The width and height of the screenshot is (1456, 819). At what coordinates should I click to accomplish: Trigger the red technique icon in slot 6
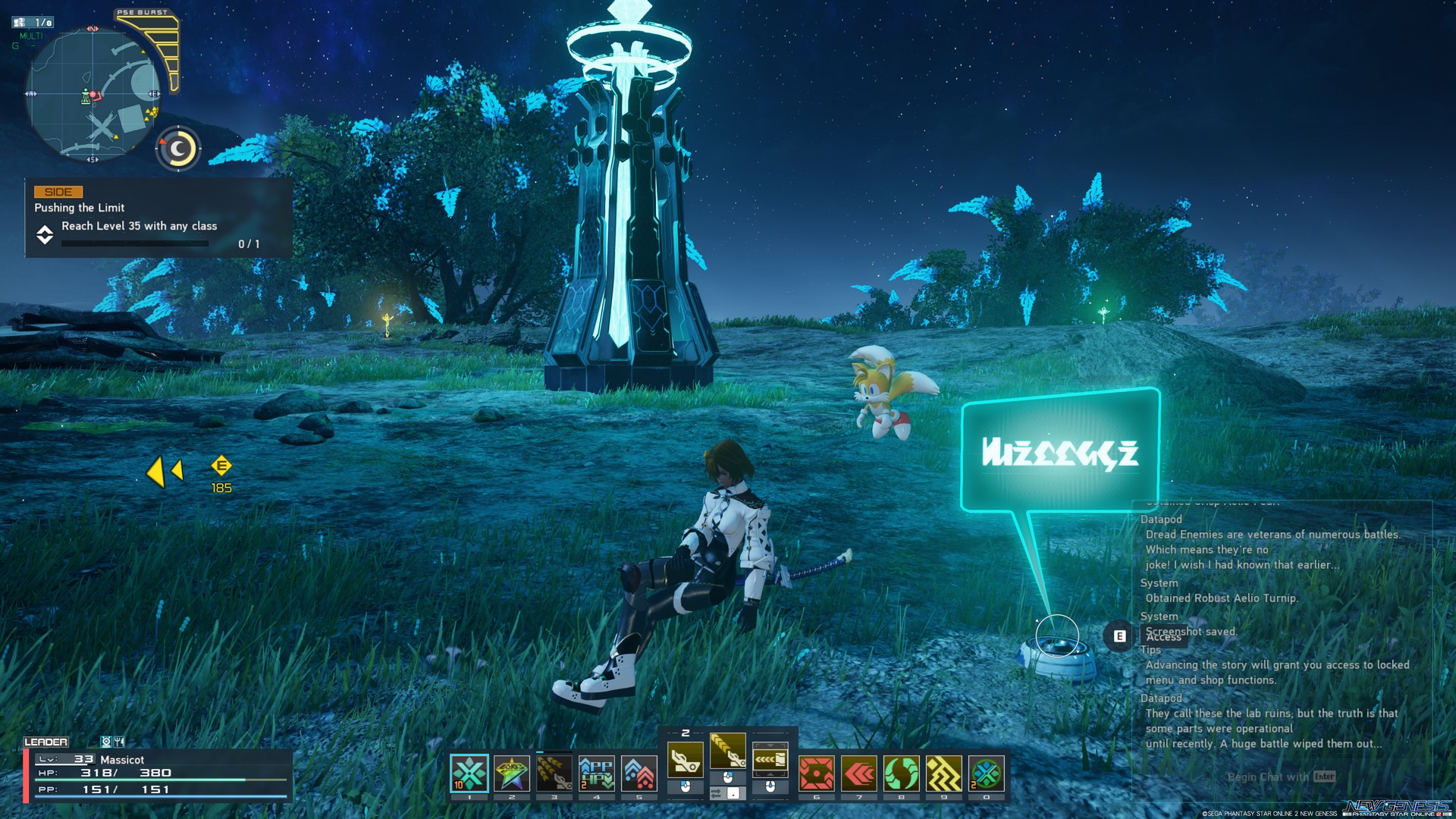pyautogui.click(x=817, y=772)
